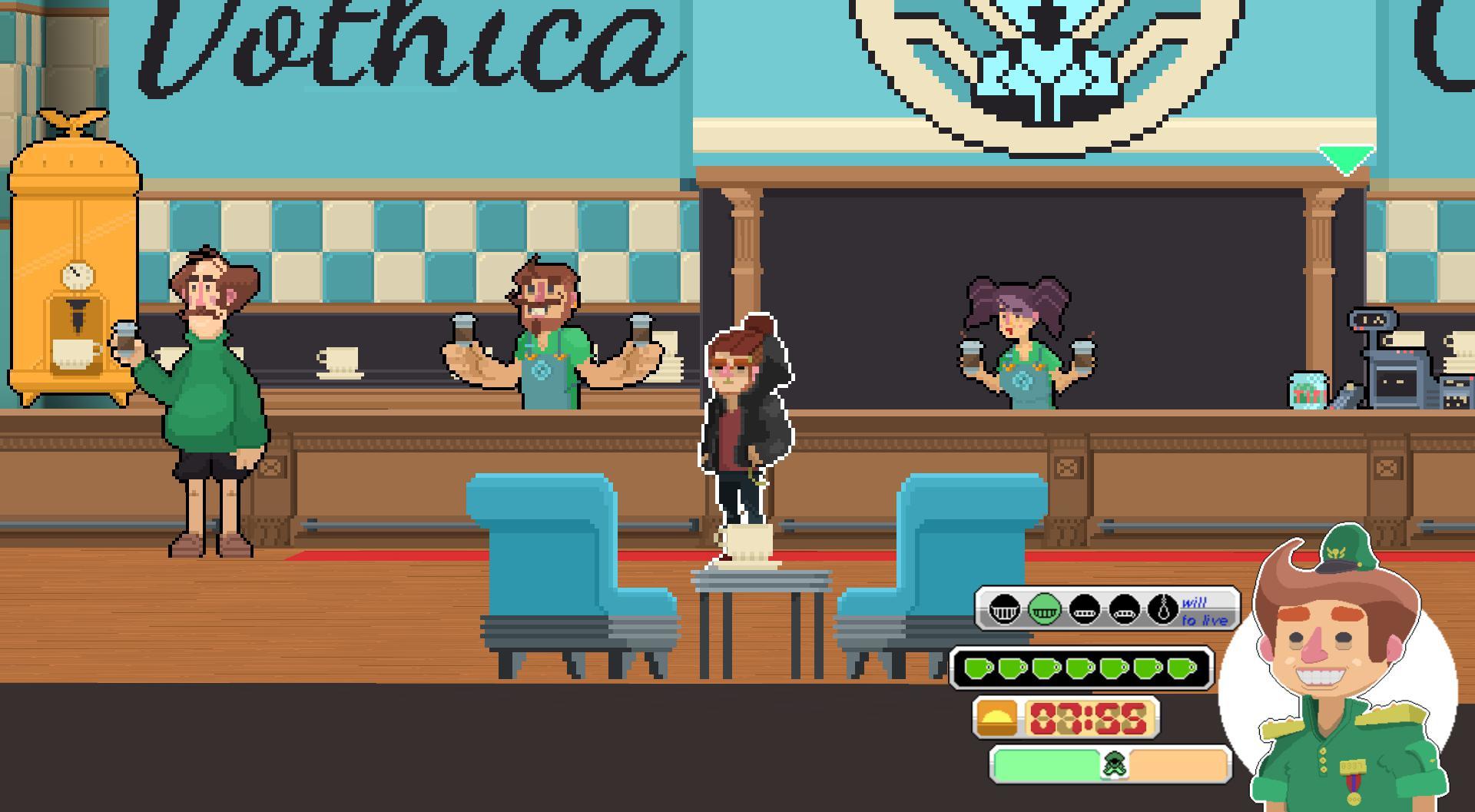Click the green skull marker on the bottom bar

click(1115, 766)
